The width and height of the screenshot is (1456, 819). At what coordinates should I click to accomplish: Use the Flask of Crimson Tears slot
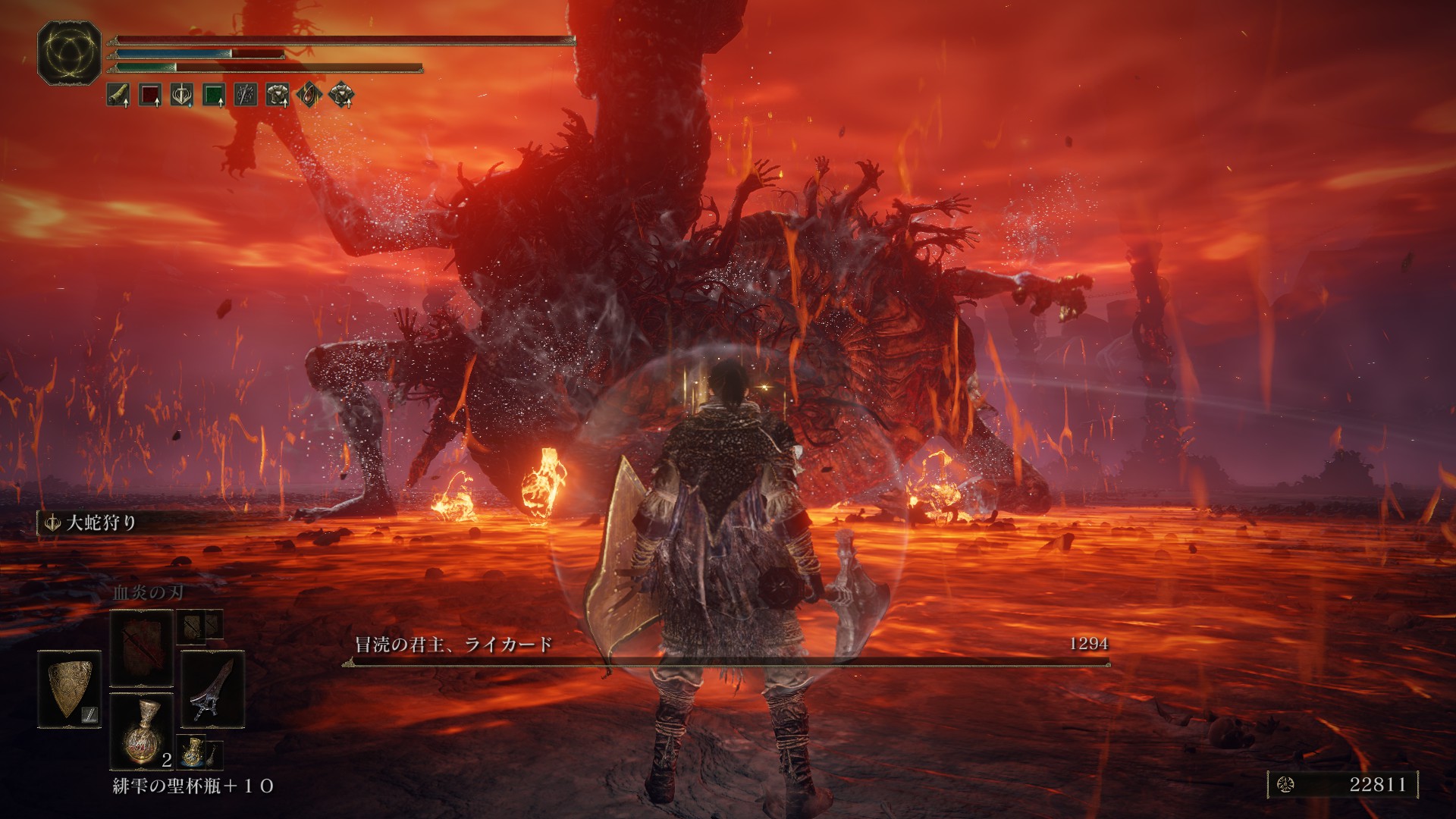tap(142, 730)
